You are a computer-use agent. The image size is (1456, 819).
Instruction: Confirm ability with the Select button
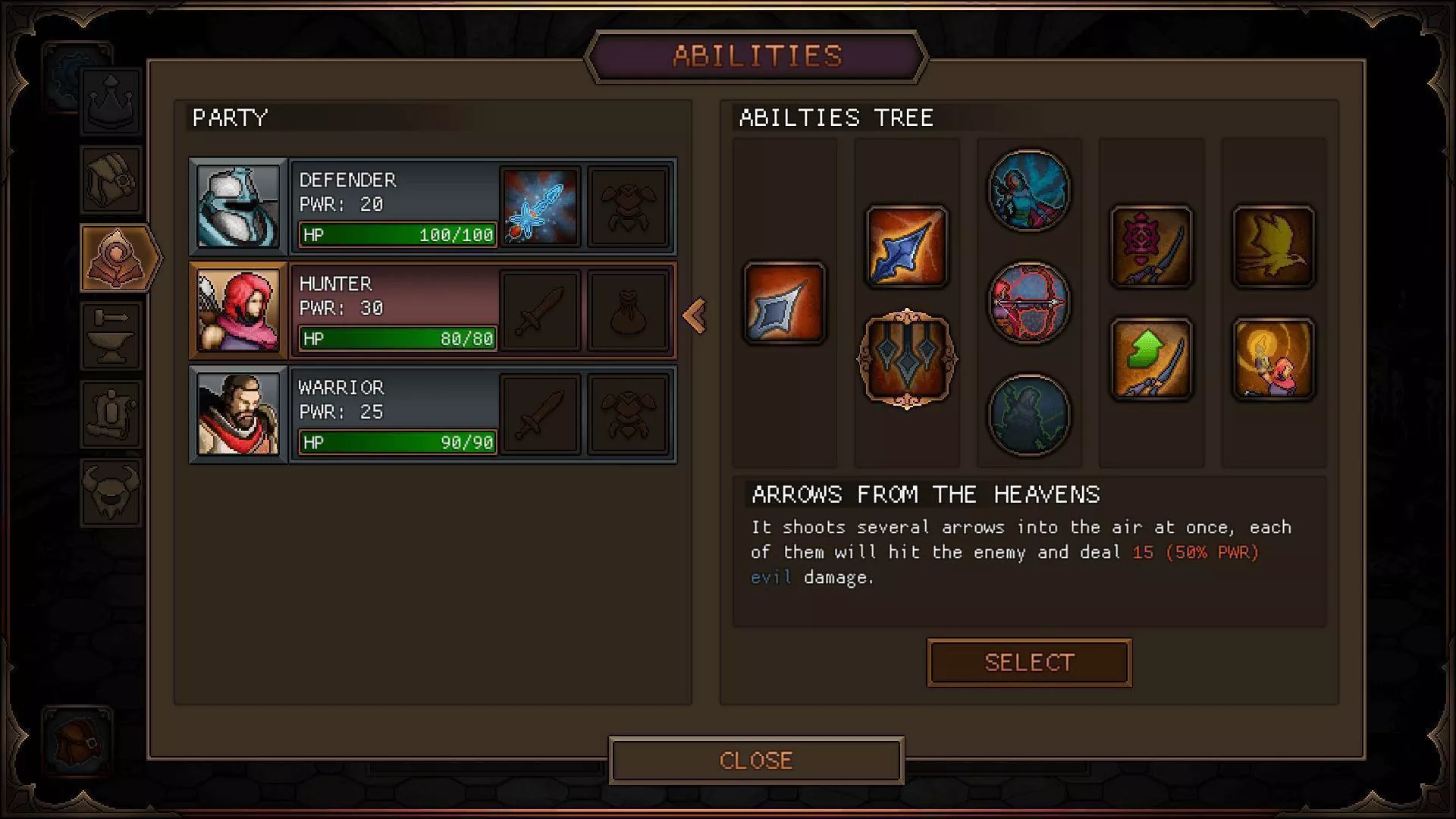(1029, 663)
